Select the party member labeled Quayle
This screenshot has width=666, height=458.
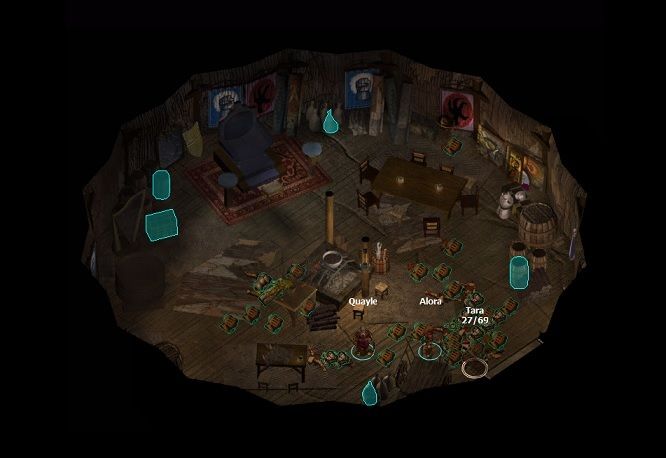pyautogui.click(x=363, y=338)
